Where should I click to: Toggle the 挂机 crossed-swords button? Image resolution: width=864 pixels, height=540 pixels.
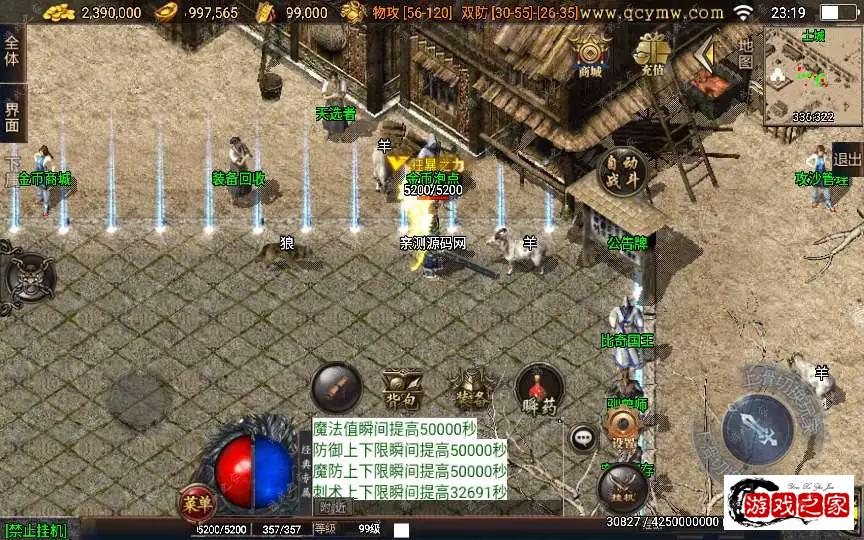click(x=621, y=487)
